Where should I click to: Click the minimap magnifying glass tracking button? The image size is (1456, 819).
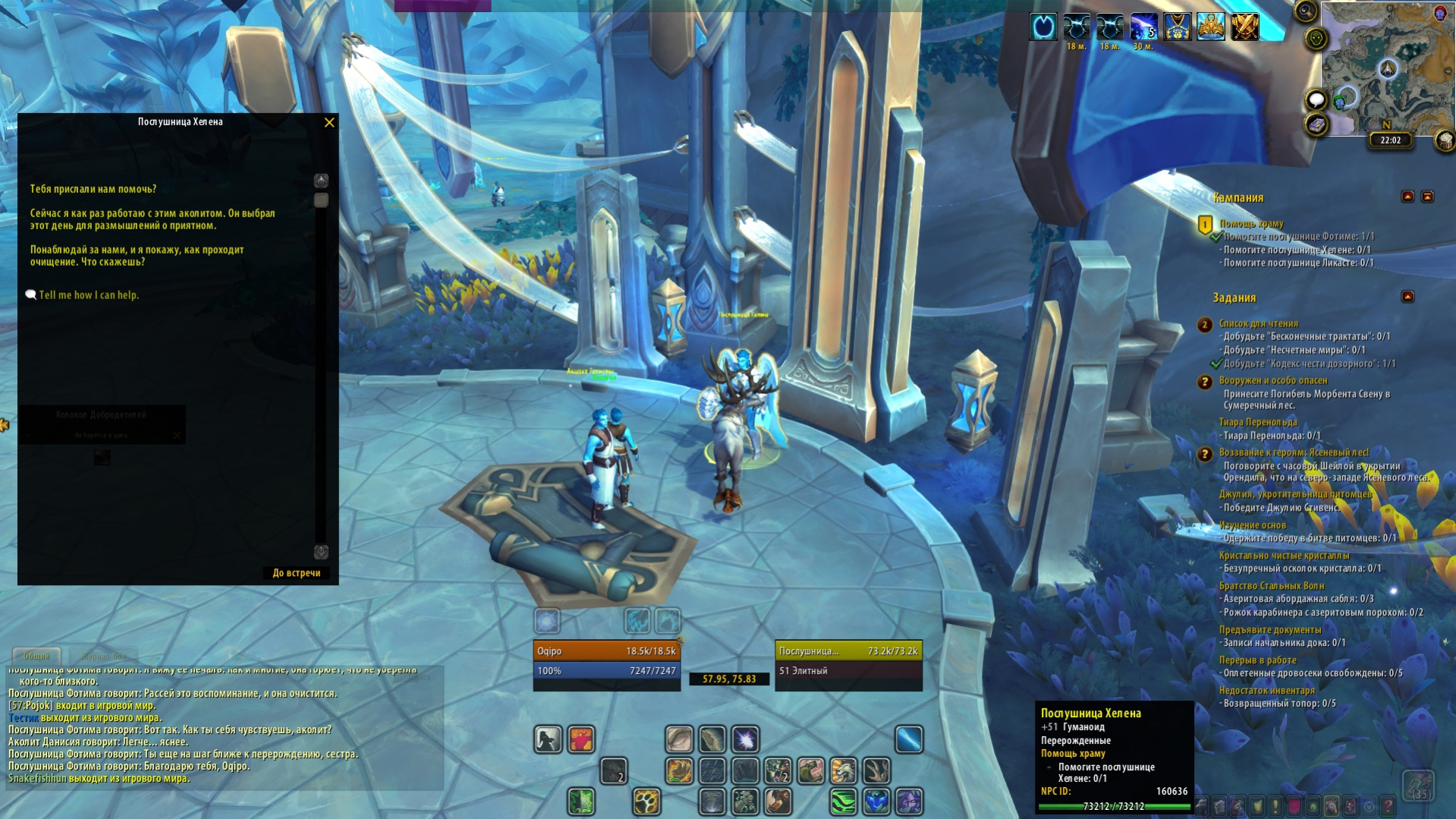coord(1305,11)
